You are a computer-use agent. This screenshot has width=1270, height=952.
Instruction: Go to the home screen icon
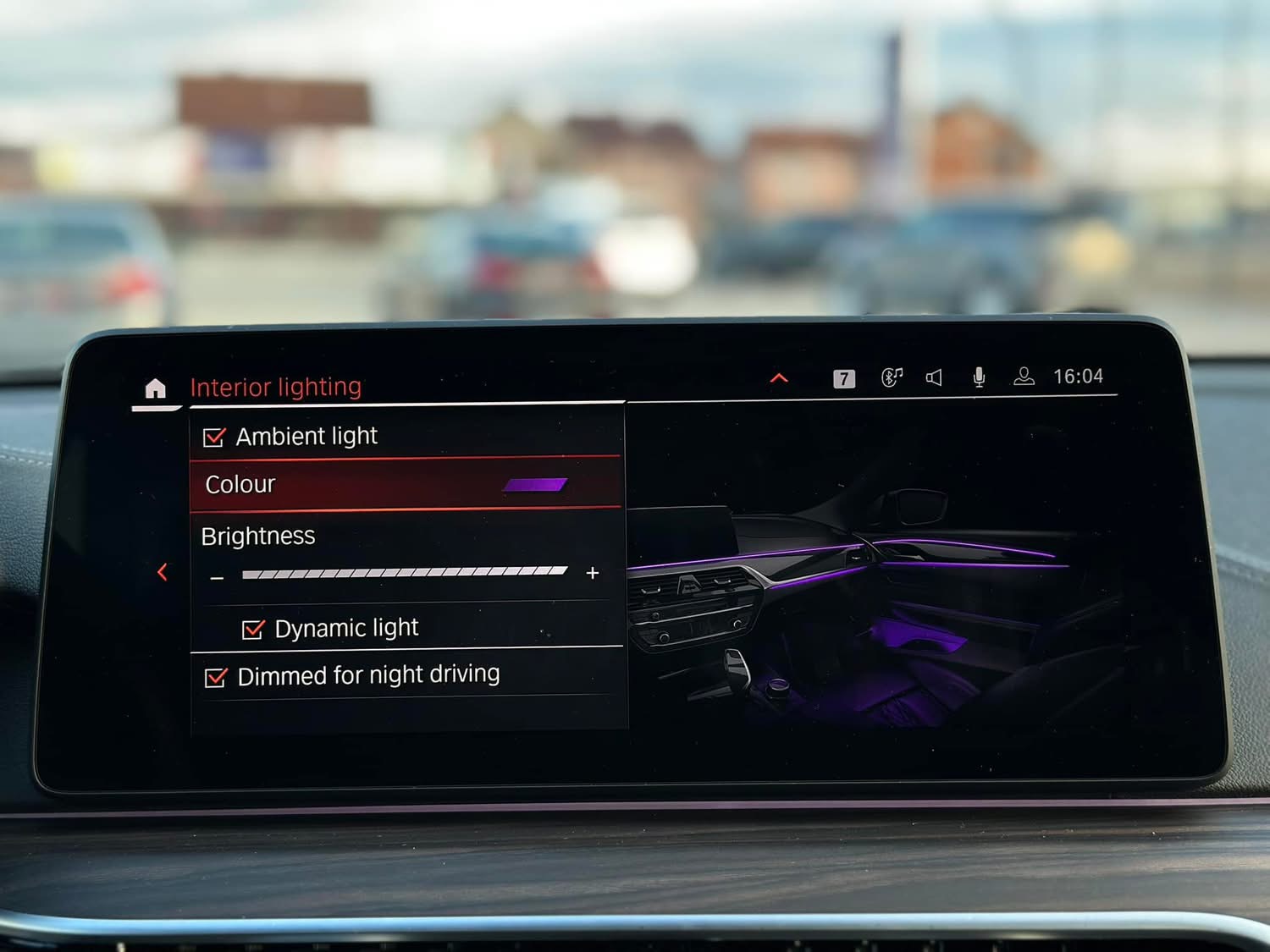tap(155, 388)
